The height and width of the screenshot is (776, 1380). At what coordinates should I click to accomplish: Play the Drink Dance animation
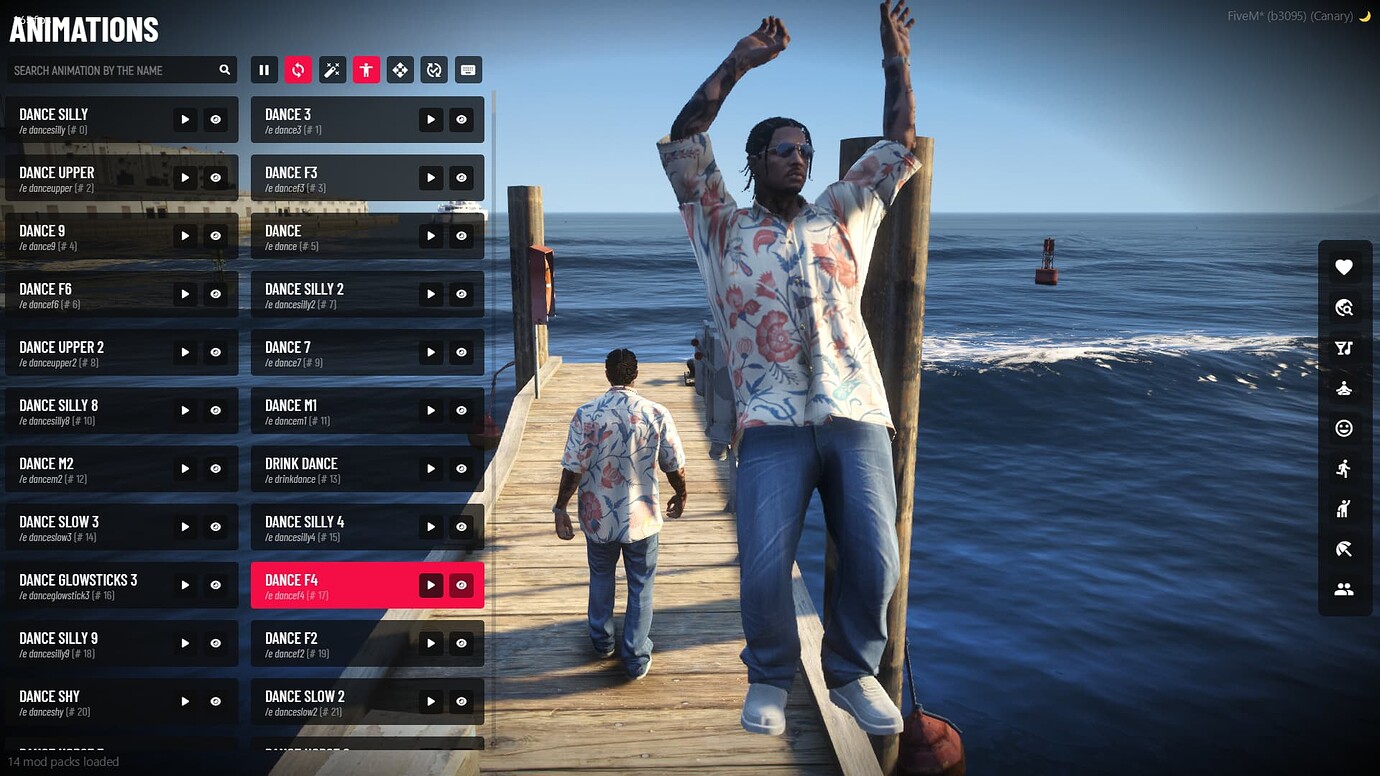[x=431, y=469]
